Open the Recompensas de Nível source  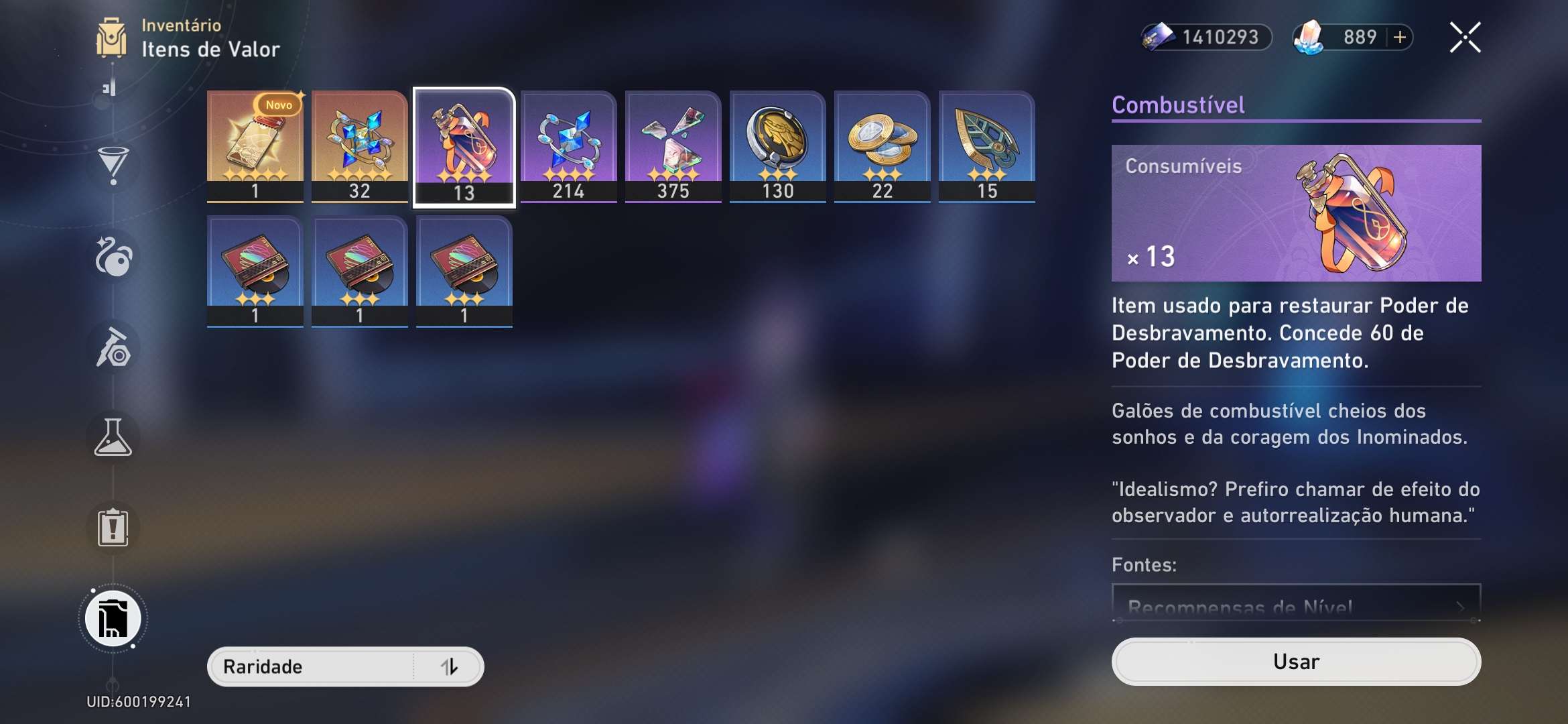1295,605
